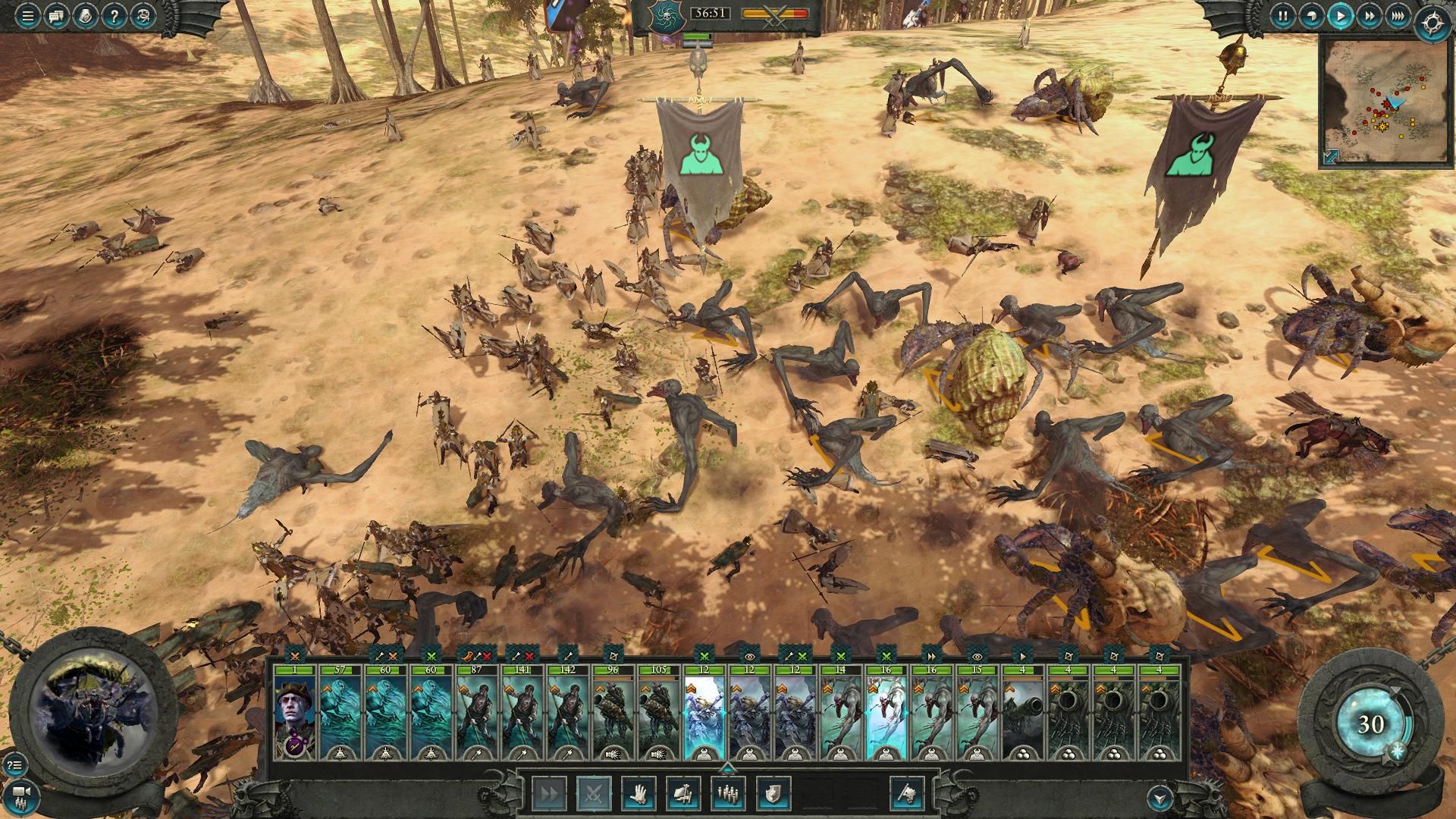
Task: Toggle melee mode crossed swords button
Action: [x=592, y=794]
